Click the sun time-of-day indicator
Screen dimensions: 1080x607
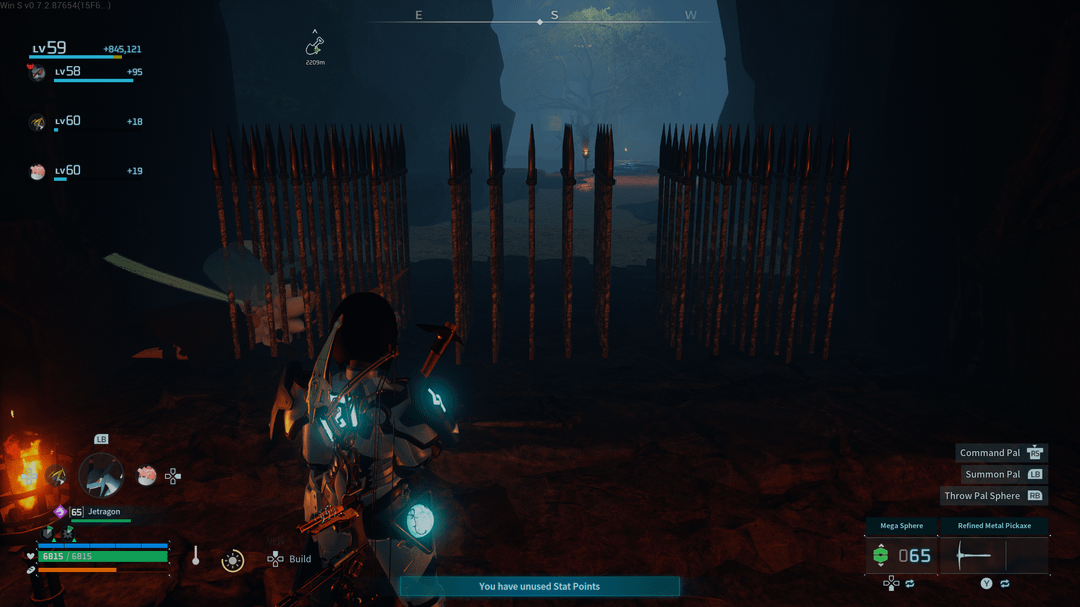[x=233, y=560]
